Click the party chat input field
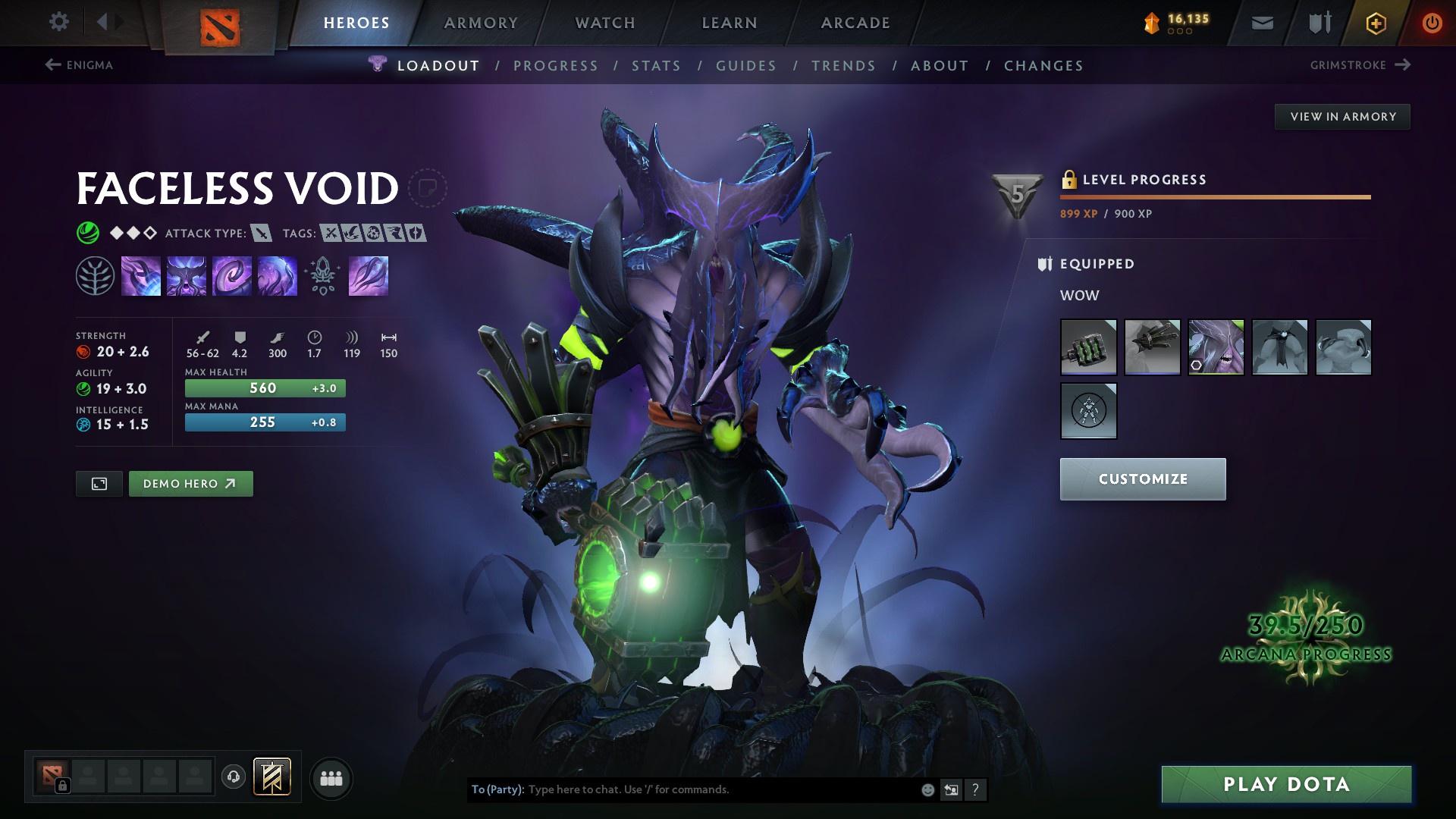 click(682, 789)
